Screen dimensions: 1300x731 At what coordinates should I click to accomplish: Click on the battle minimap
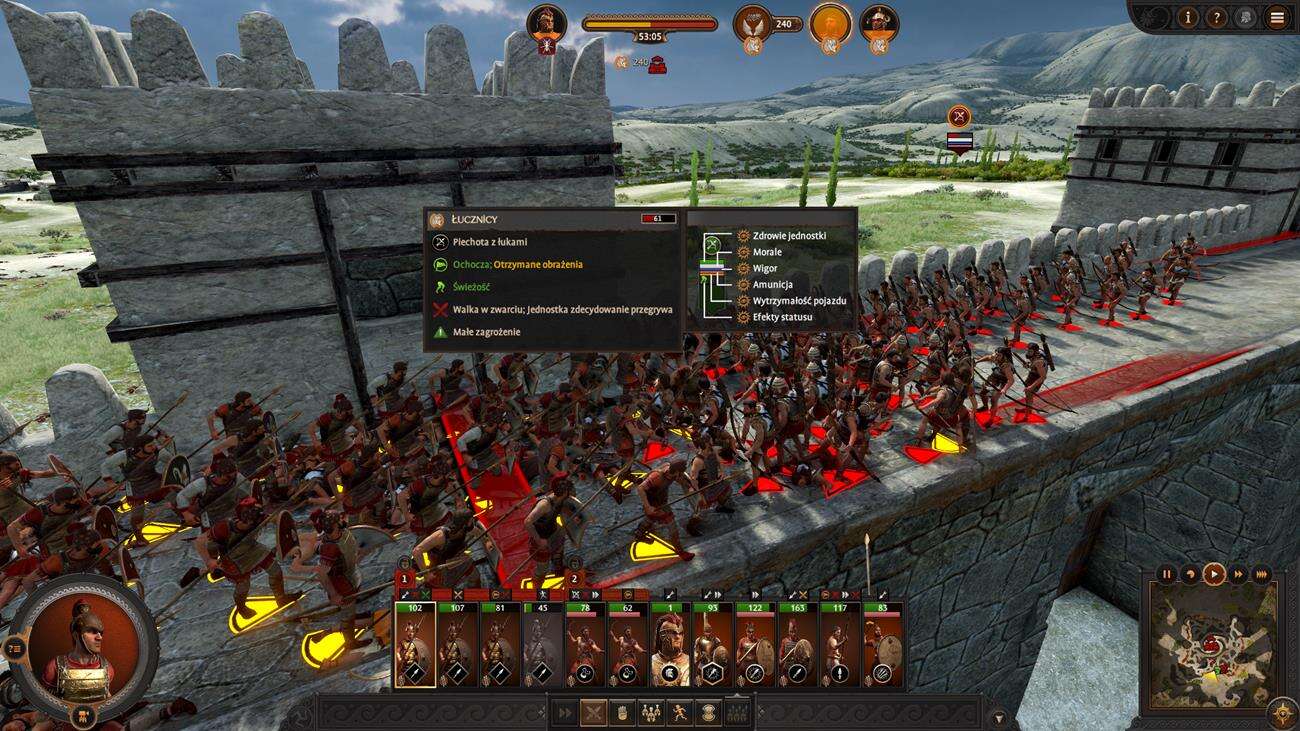(x=1212, y=645)
